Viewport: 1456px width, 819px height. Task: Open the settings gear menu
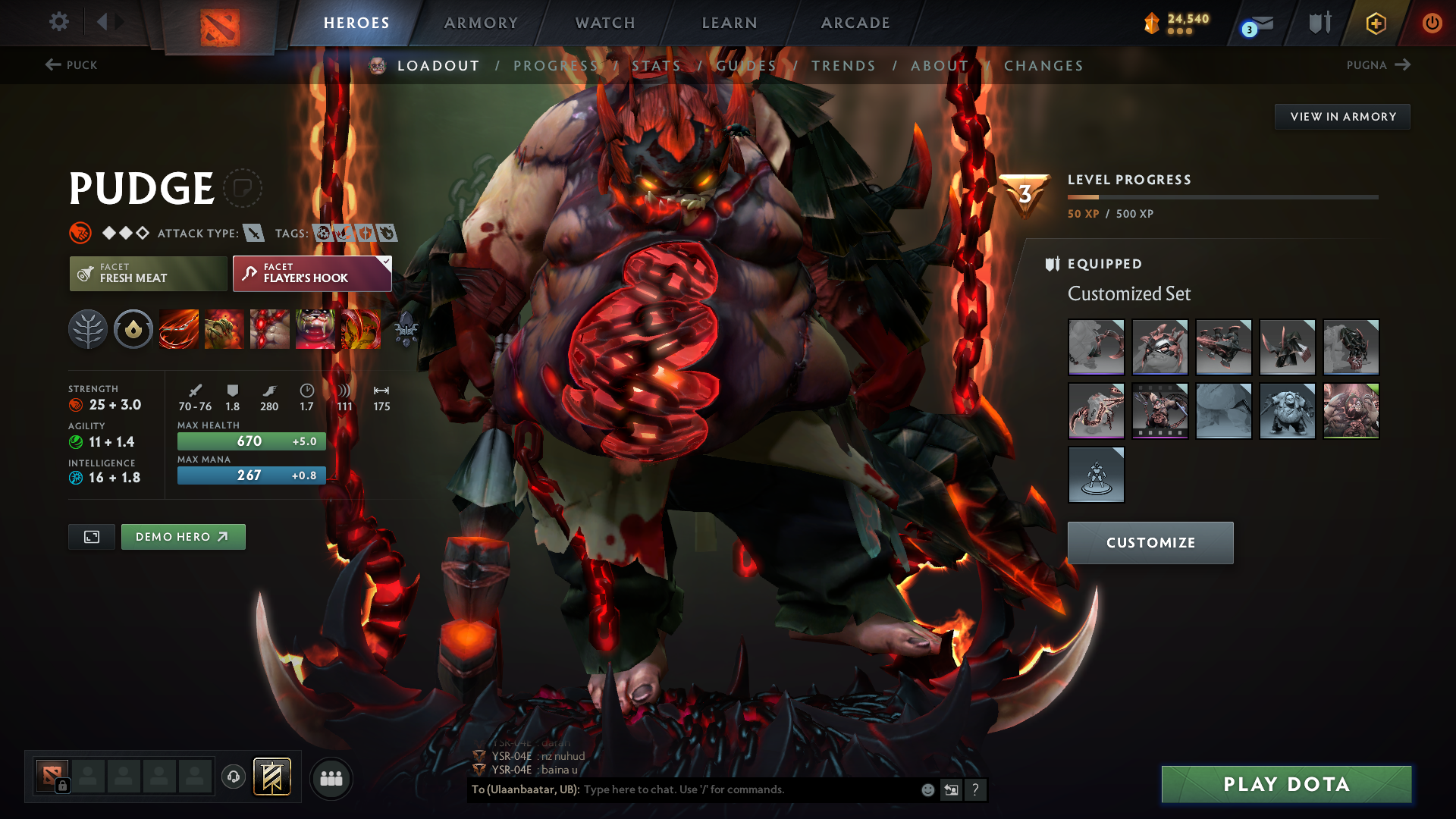[59, 21]
